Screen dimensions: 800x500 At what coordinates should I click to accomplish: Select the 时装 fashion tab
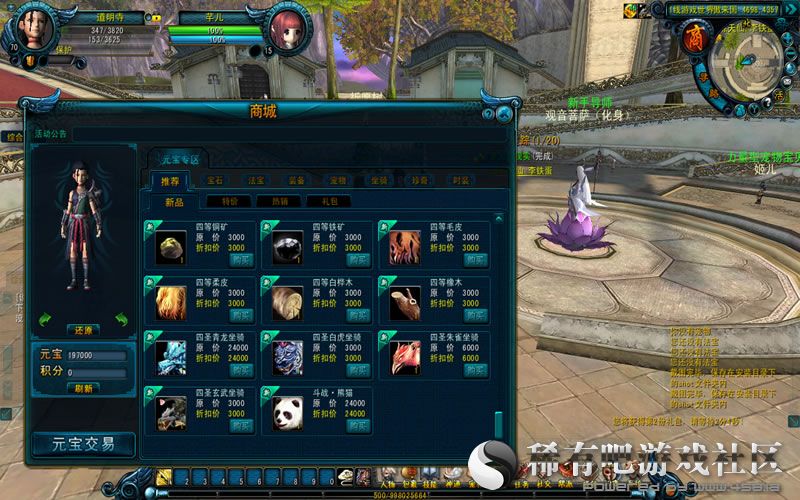click(461, 181)
